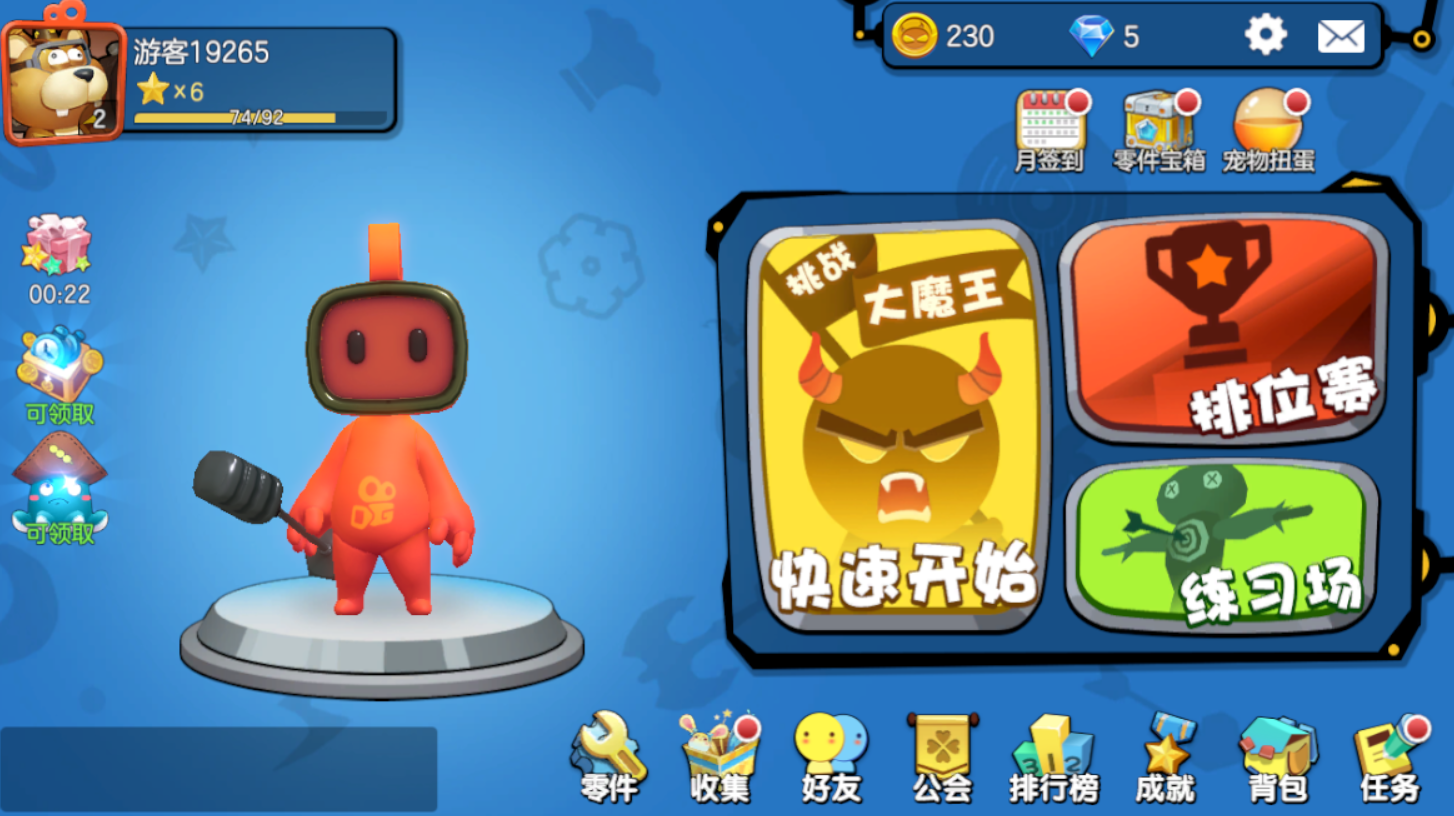The image size is (1454, 816).
Task: Open the 背包 backpack inventory
Action: (x=1276, y=755)
